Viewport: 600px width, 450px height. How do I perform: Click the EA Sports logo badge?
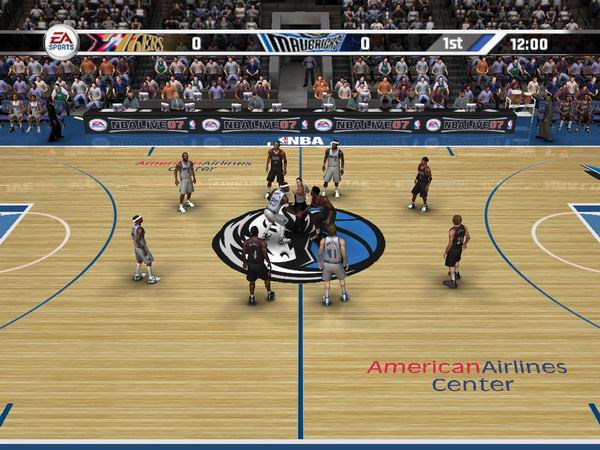click(x=61, y=42)
